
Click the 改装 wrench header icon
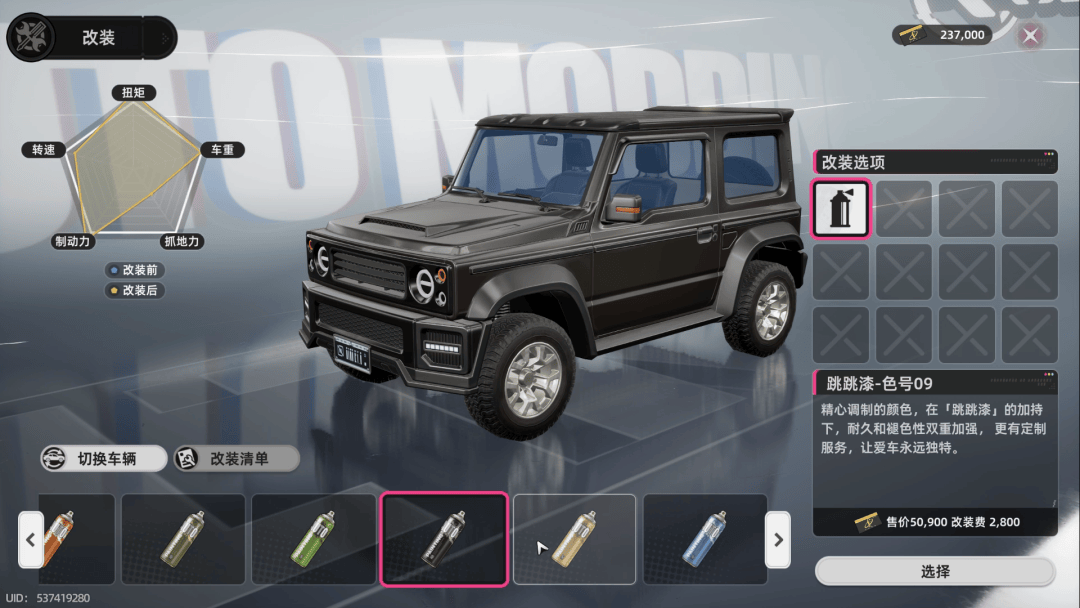(32, 38)
